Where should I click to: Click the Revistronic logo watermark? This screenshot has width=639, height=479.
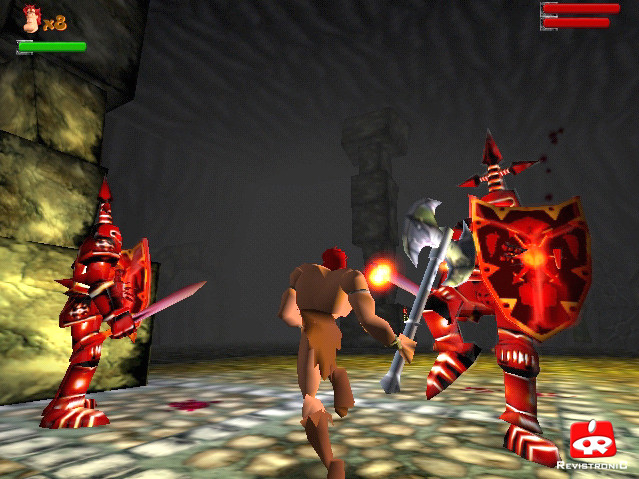(x=592, y=445)
